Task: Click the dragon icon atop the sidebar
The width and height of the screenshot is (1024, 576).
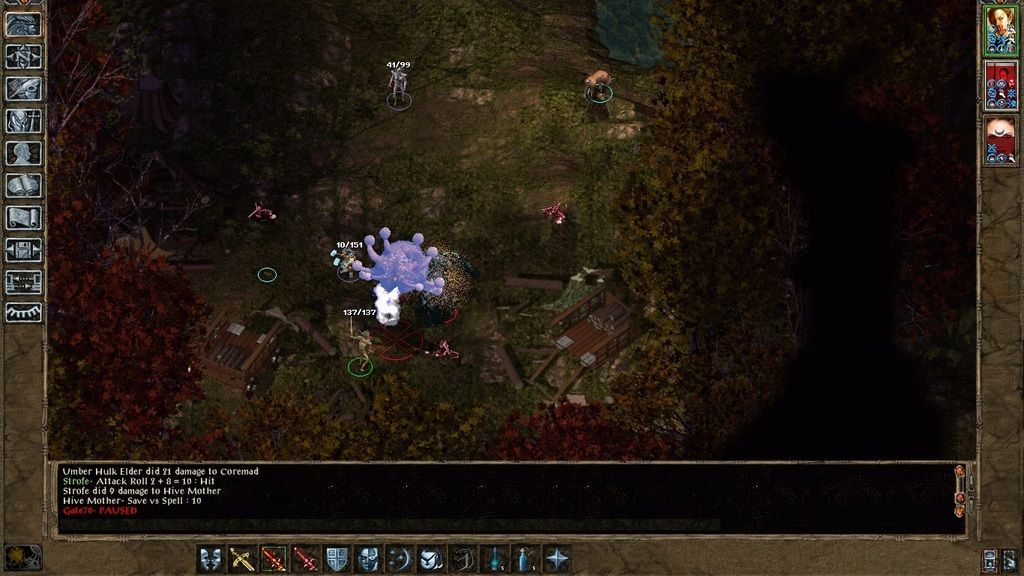Action: [23, 24]
